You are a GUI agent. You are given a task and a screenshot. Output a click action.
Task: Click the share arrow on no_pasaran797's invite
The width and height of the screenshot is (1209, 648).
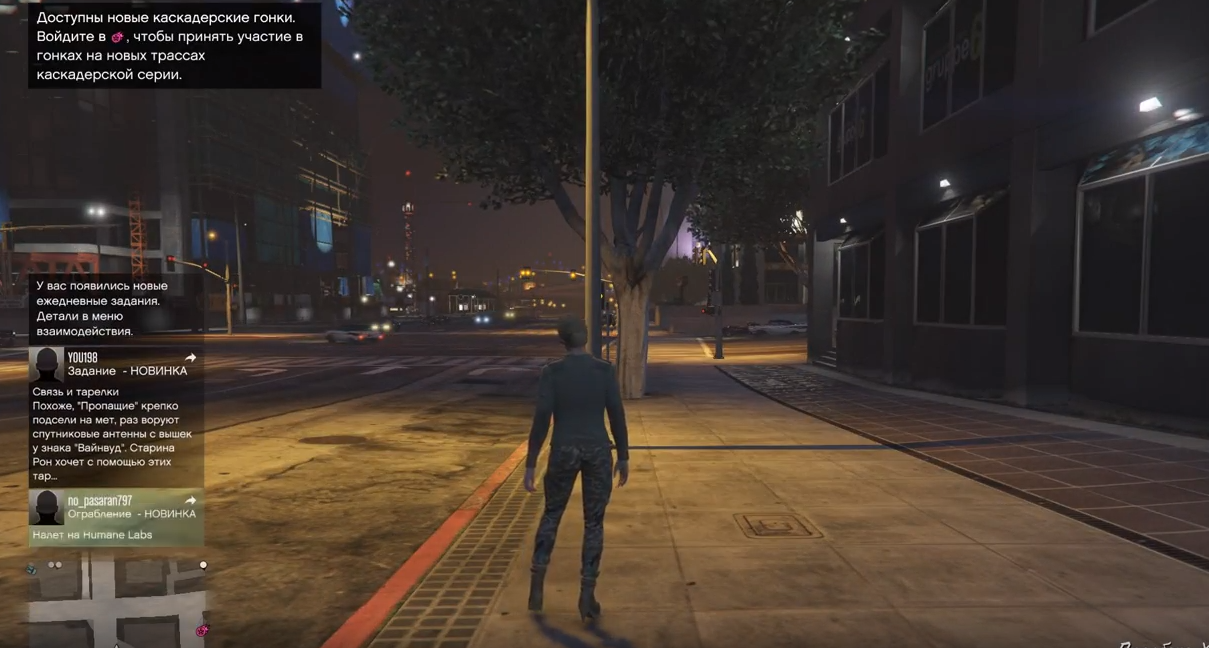point(190,500)
